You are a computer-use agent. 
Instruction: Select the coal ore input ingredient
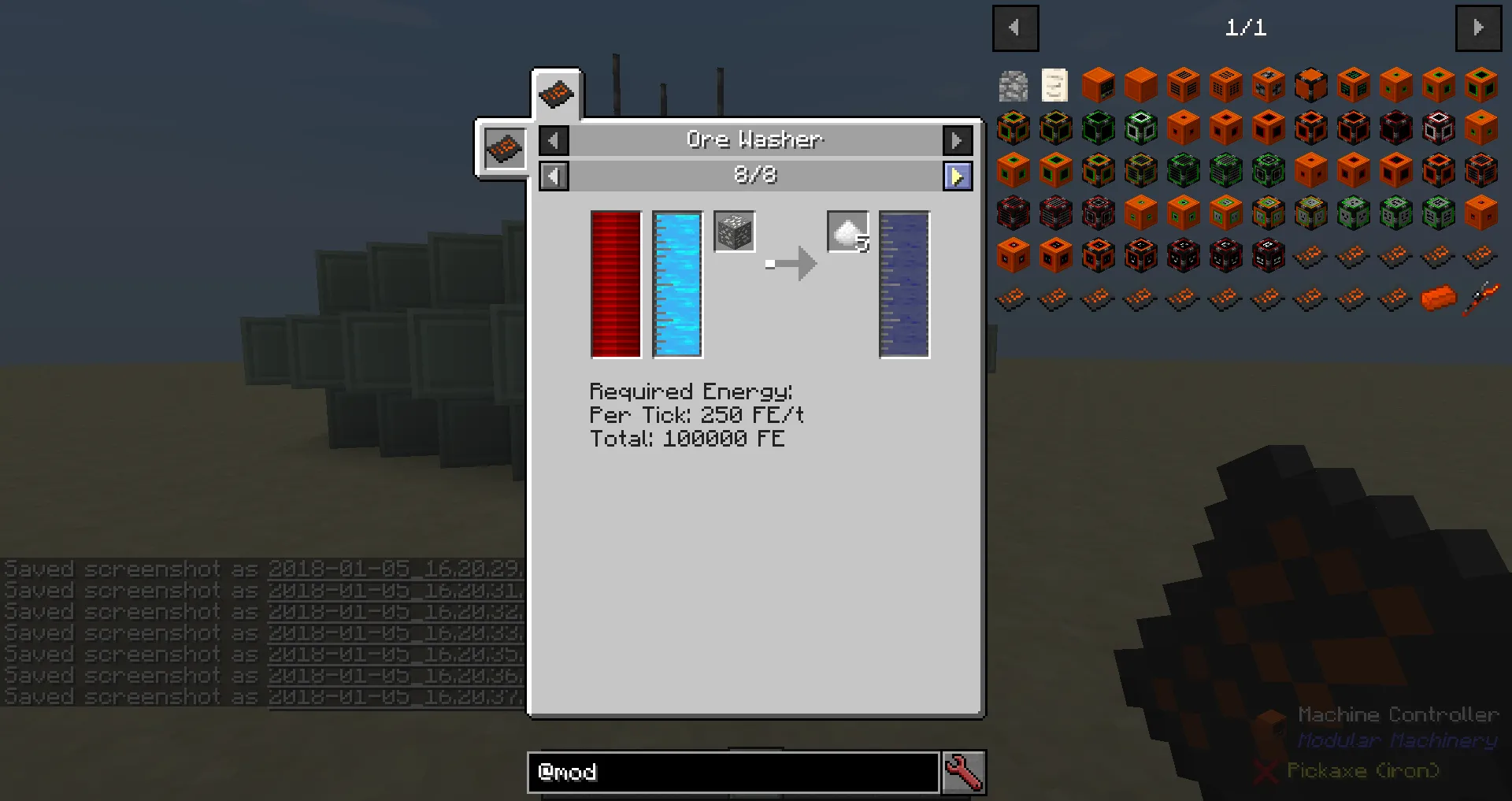(734, 231)
